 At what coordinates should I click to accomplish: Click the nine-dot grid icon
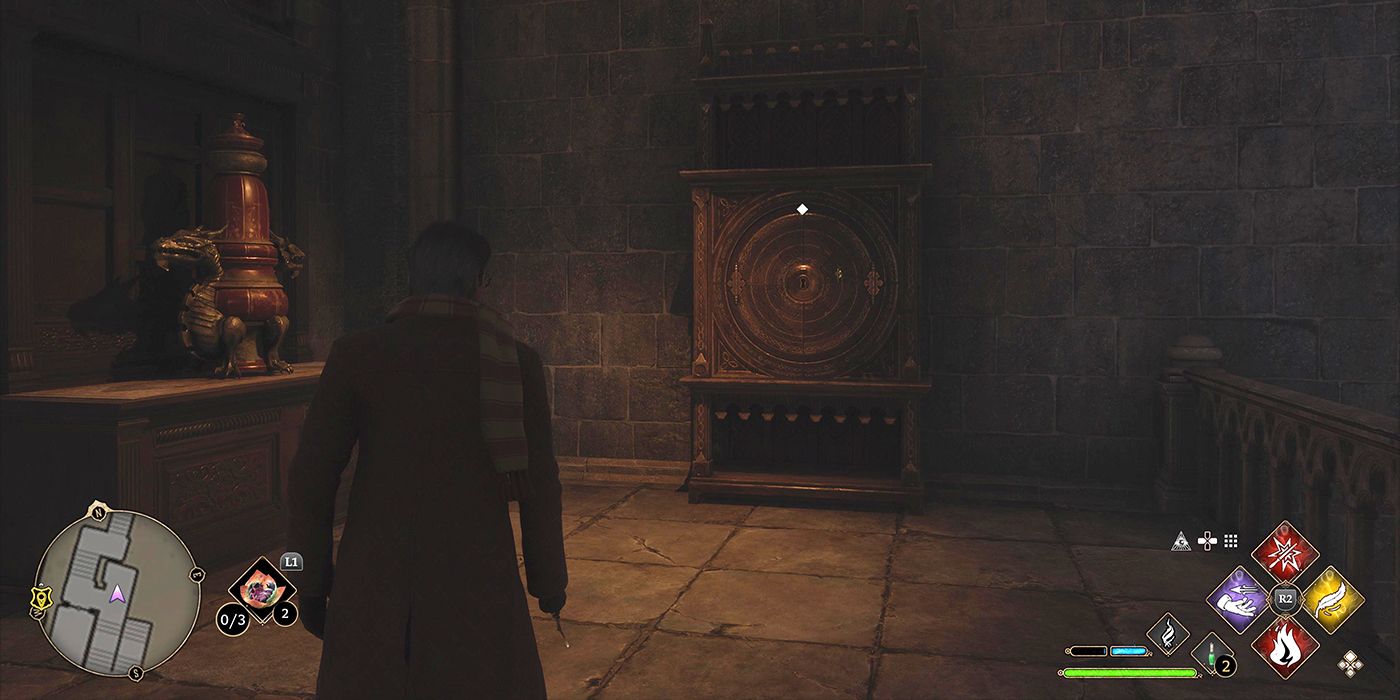tap(1231, 541)
